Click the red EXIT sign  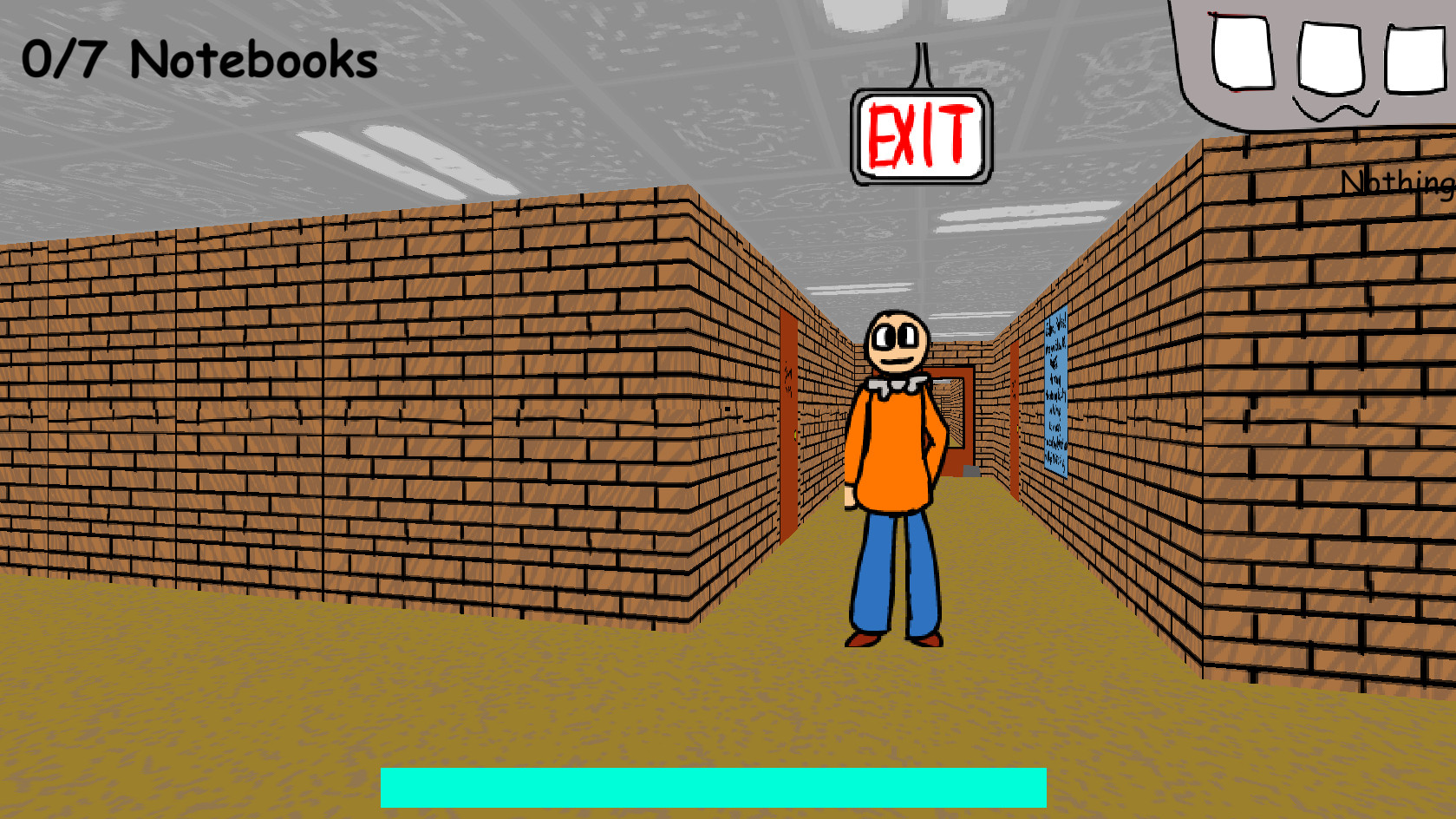[921, 133]
